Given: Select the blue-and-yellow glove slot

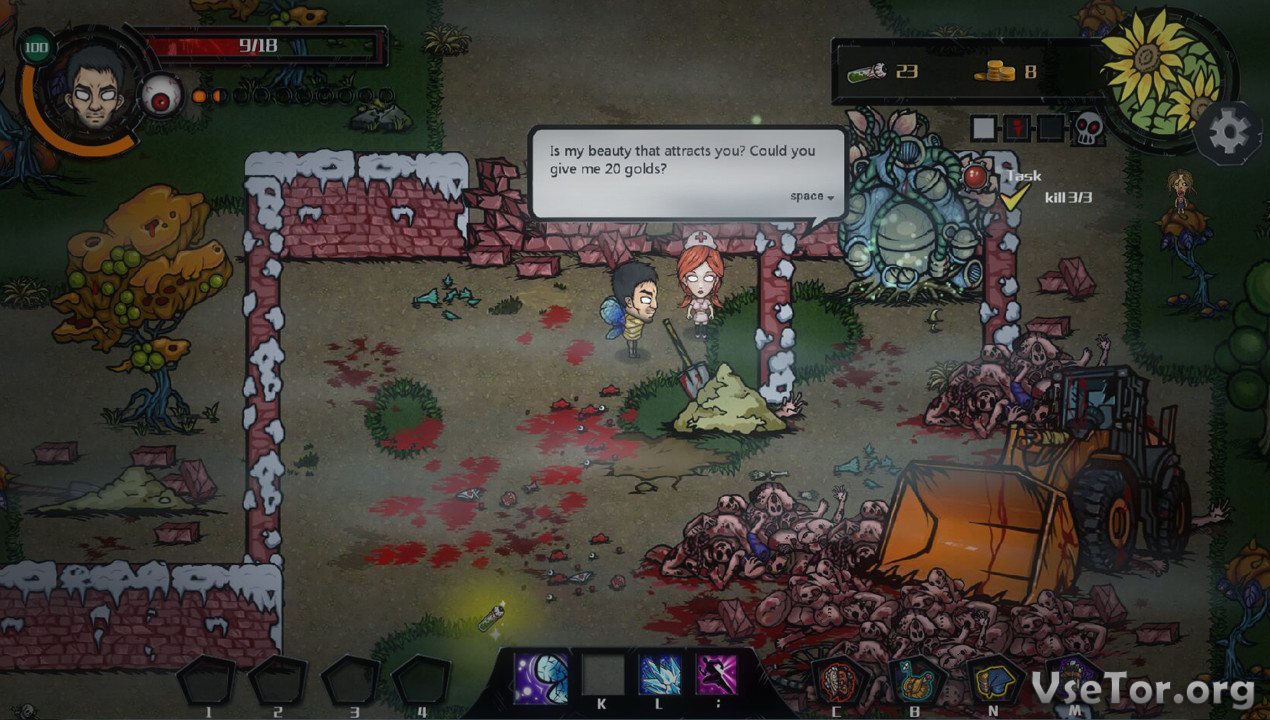Looking at the screenshot, I should (x=995, y=681).
